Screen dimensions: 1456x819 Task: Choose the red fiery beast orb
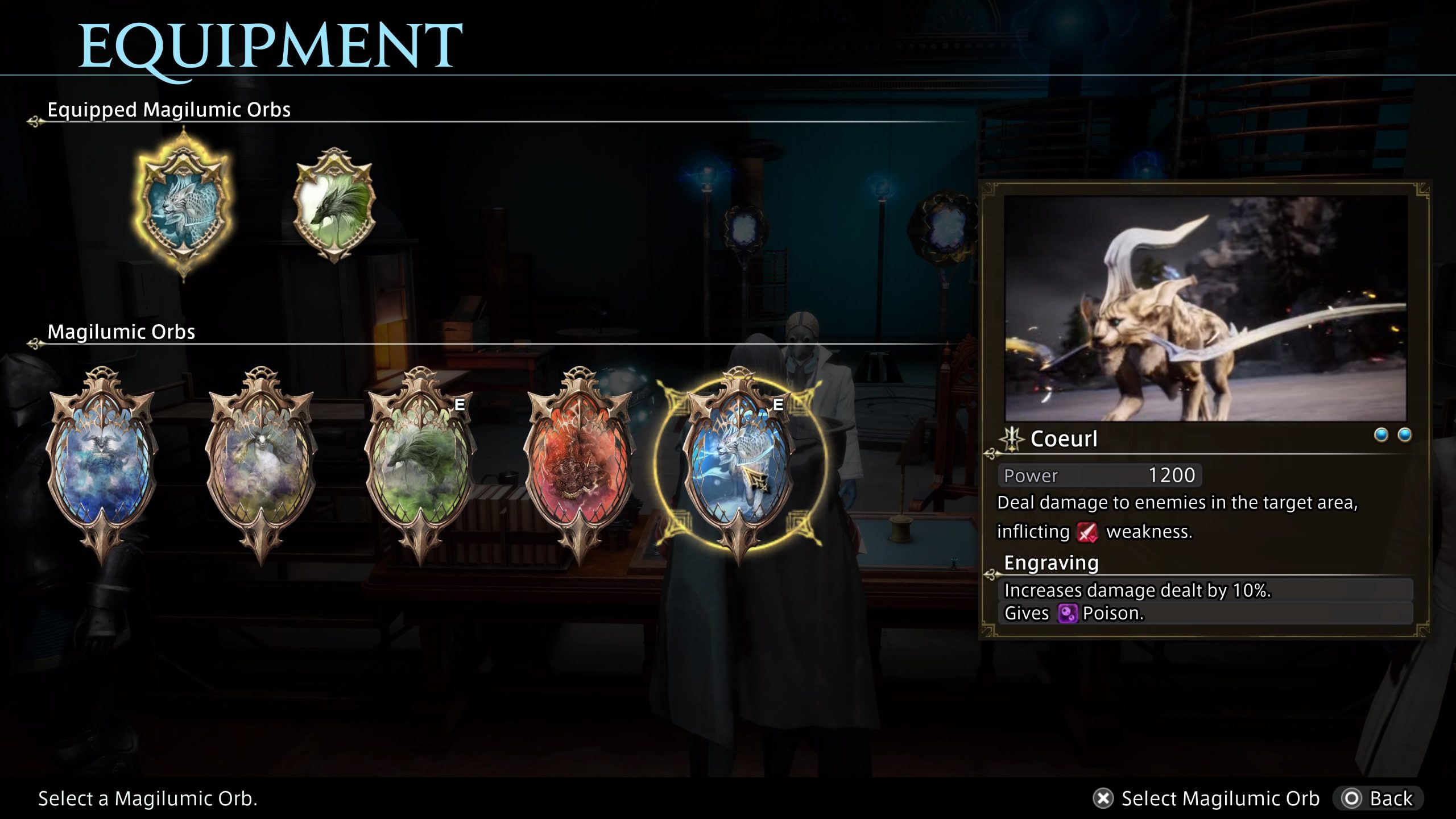[579, 465]
